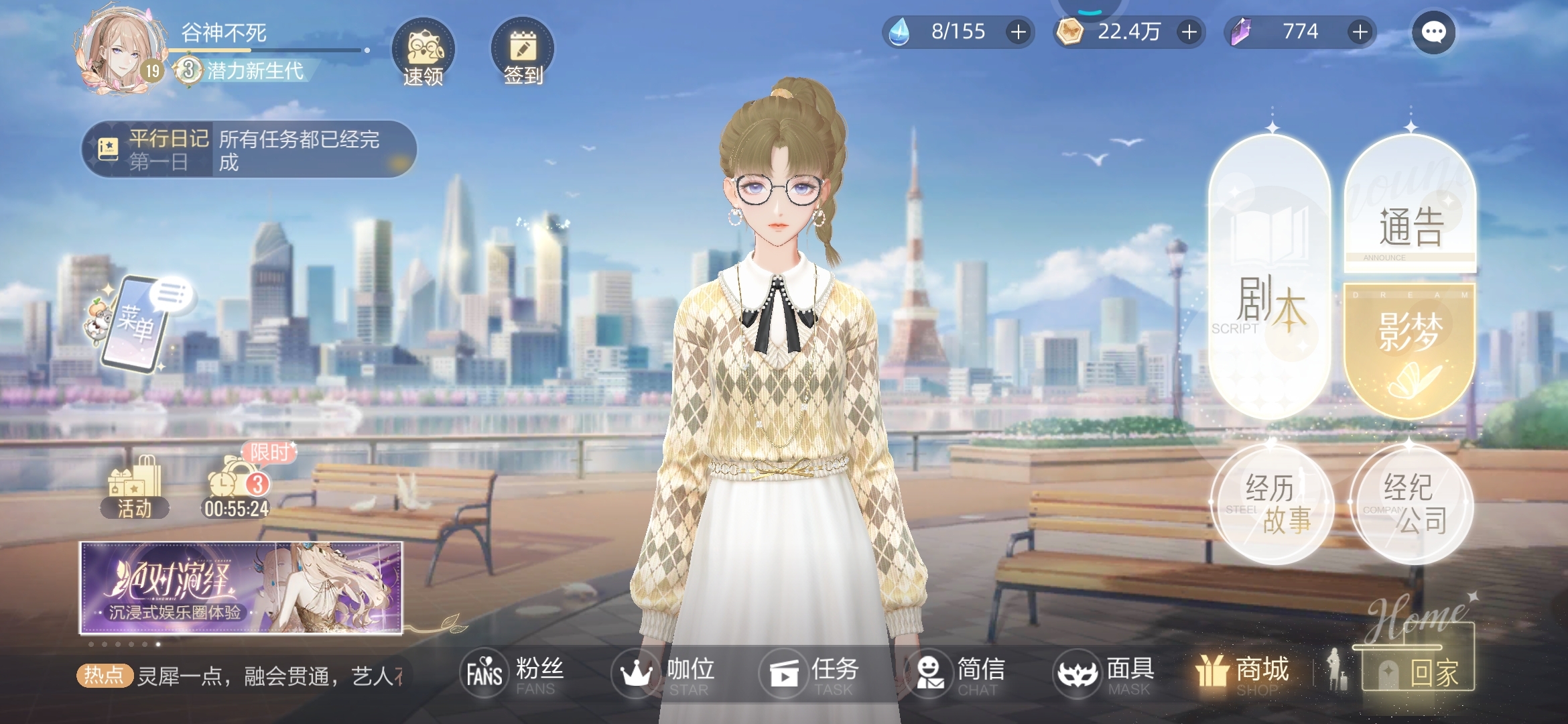Image resolution: width=1568 pixels, height=724 pixels.
Task: Open the 活动 events gift icon
Action: [x=135, y=487]
